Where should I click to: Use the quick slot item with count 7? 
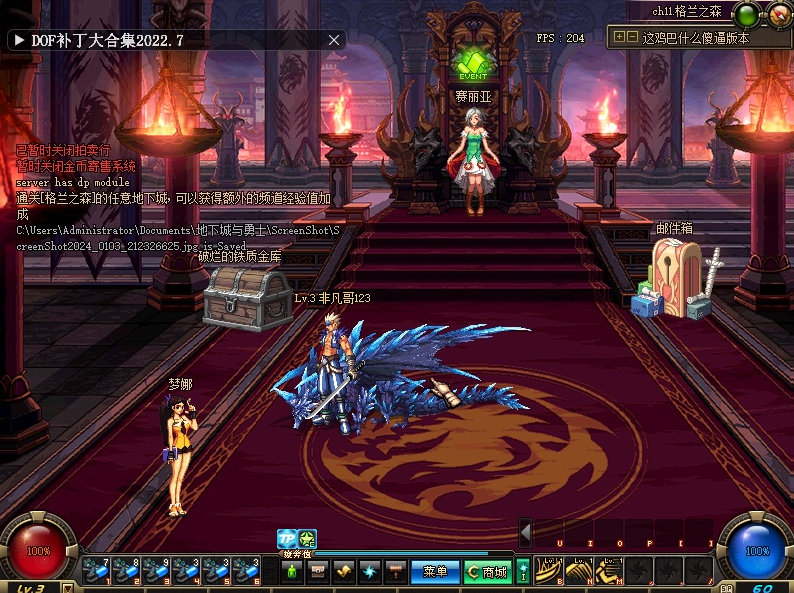point(97,571)
